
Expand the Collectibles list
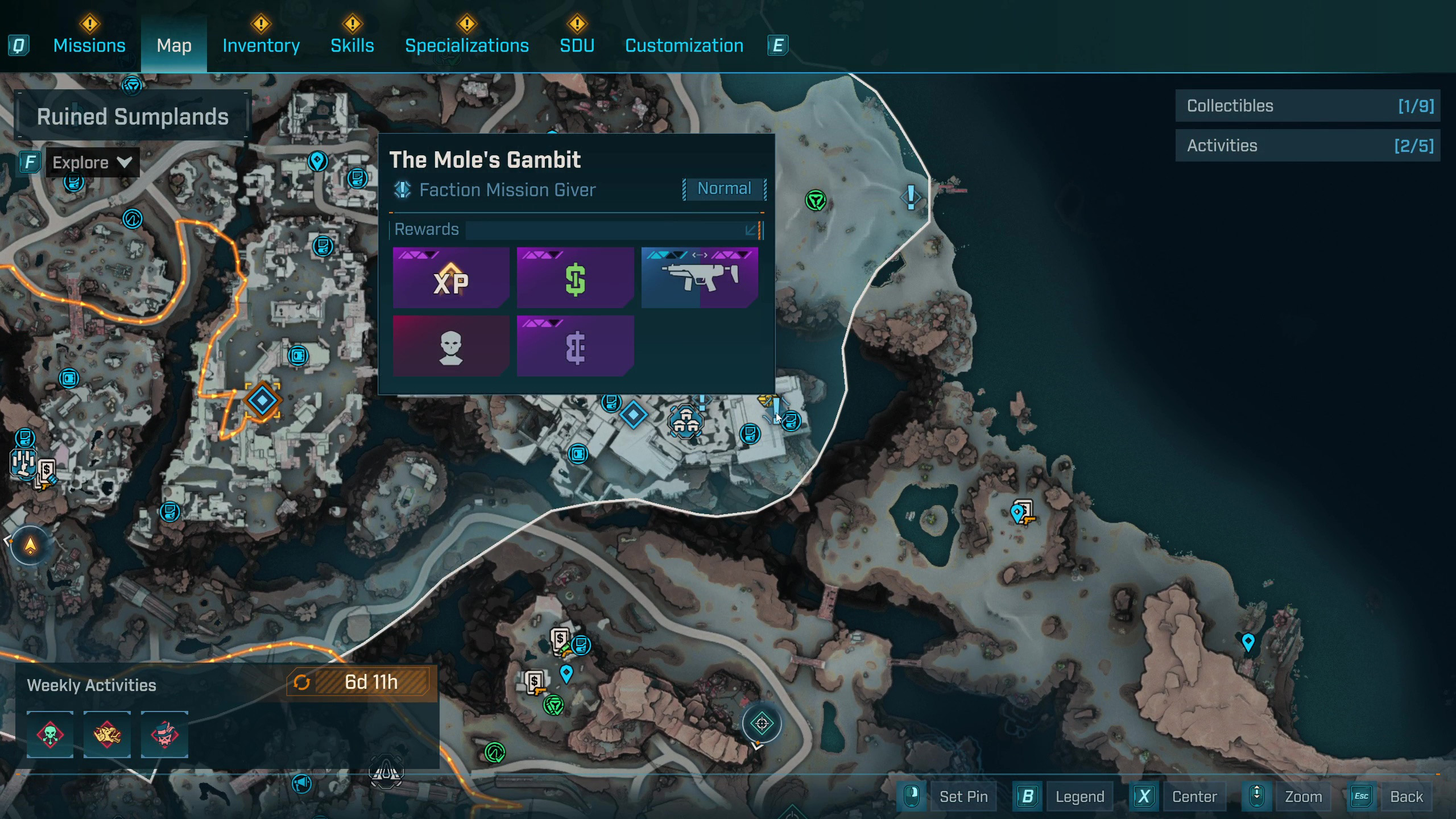coord(1308,106)
